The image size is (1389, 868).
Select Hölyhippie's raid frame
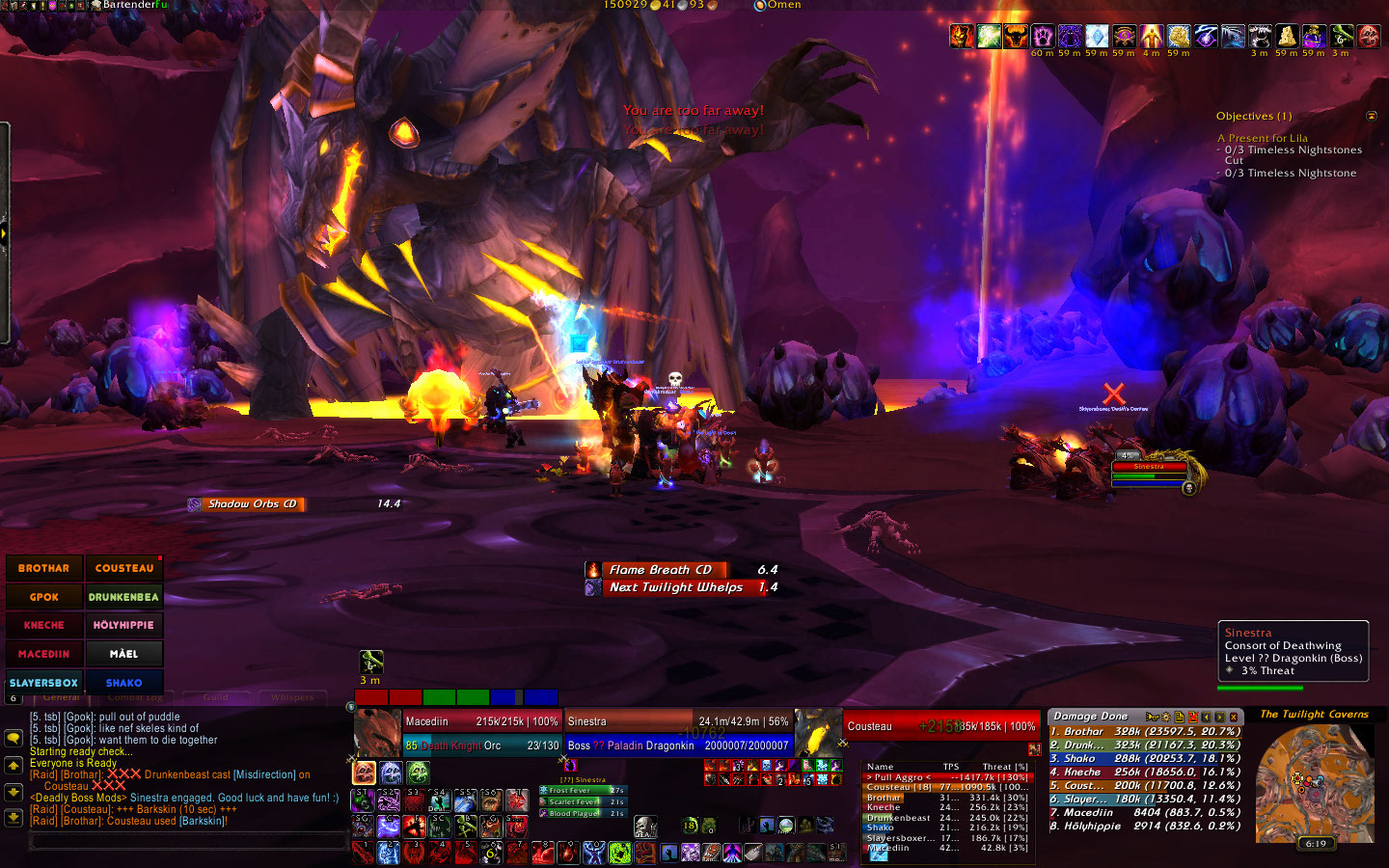[x=123, y=625]
